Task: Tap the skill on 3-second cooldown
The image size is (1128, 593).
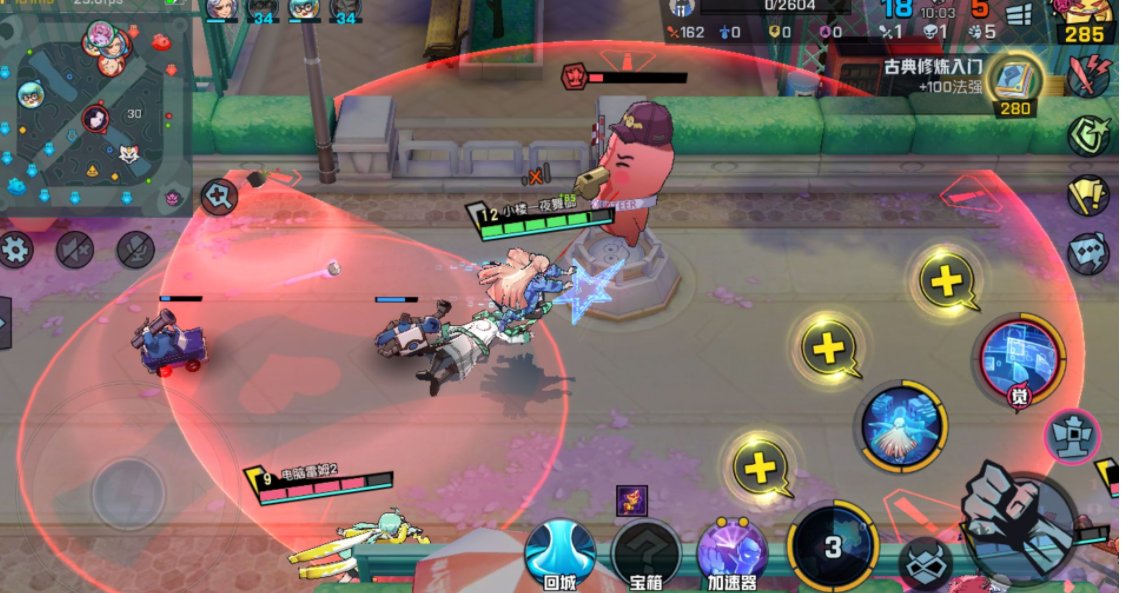Action: [832, 546]
